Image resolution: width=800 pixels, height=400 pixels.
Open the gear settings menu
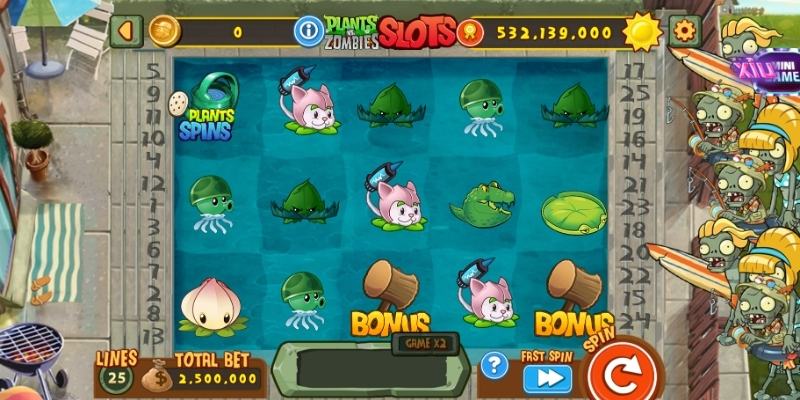coord(684,31)
